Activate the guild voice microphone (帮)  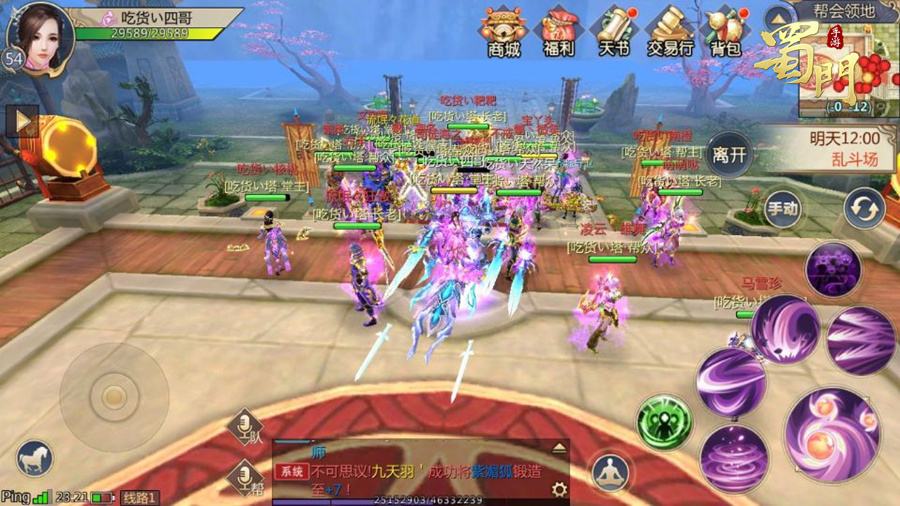click(245, 477)
